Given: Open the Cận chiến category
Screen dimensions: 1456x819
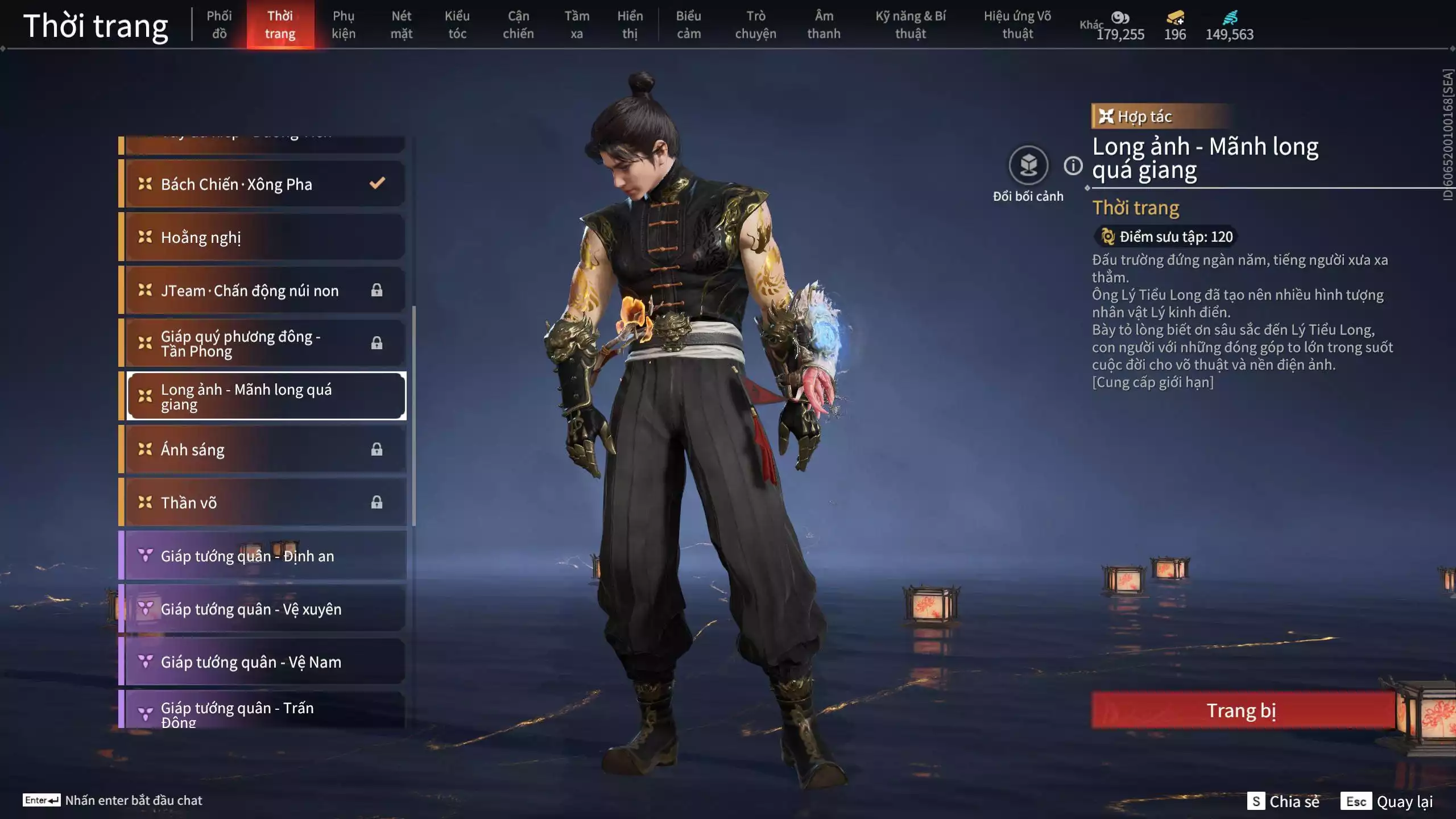Looking at the screenshot, I should coord(518,24).
